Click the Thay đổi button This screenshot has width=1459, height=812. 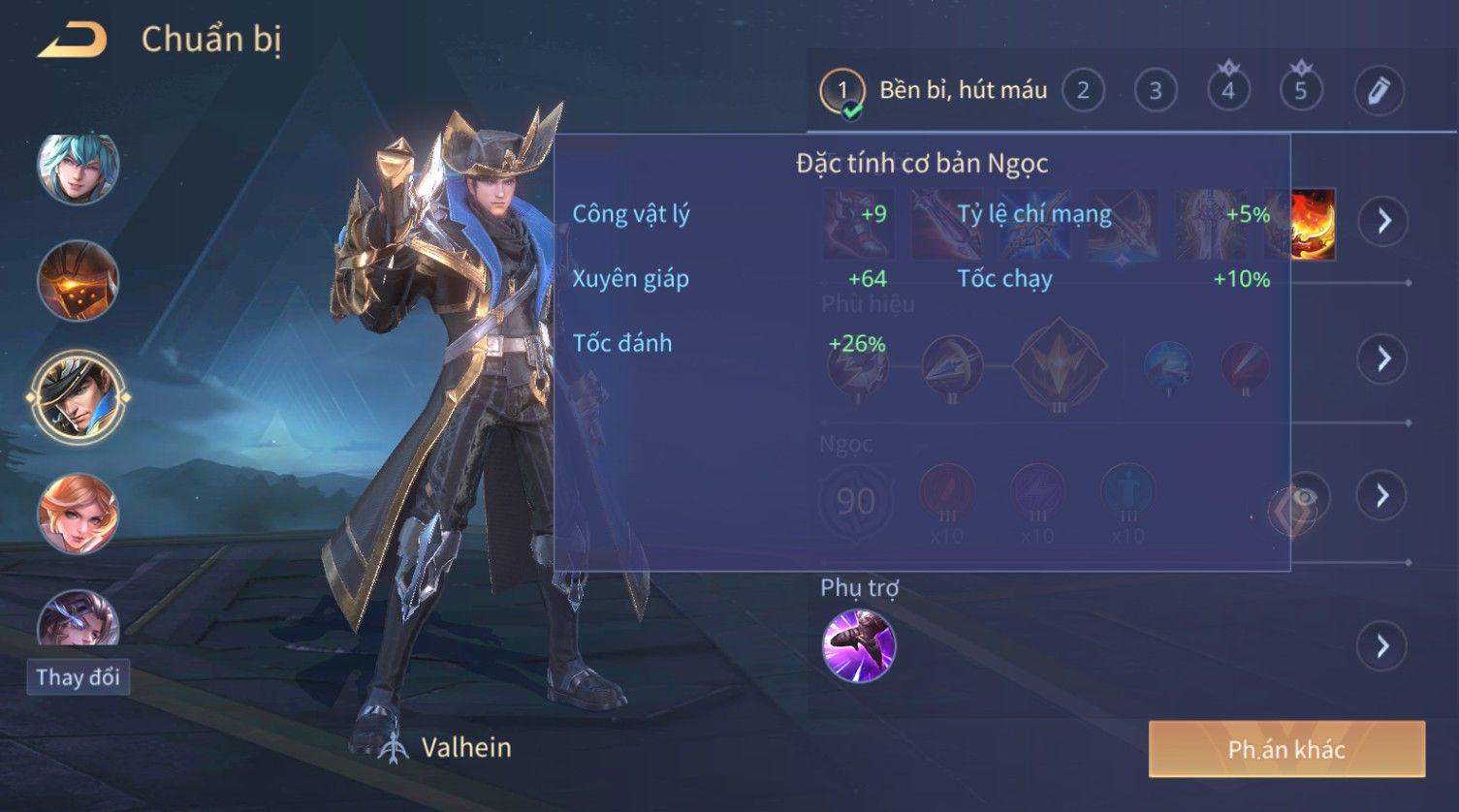tap(78, 676)
